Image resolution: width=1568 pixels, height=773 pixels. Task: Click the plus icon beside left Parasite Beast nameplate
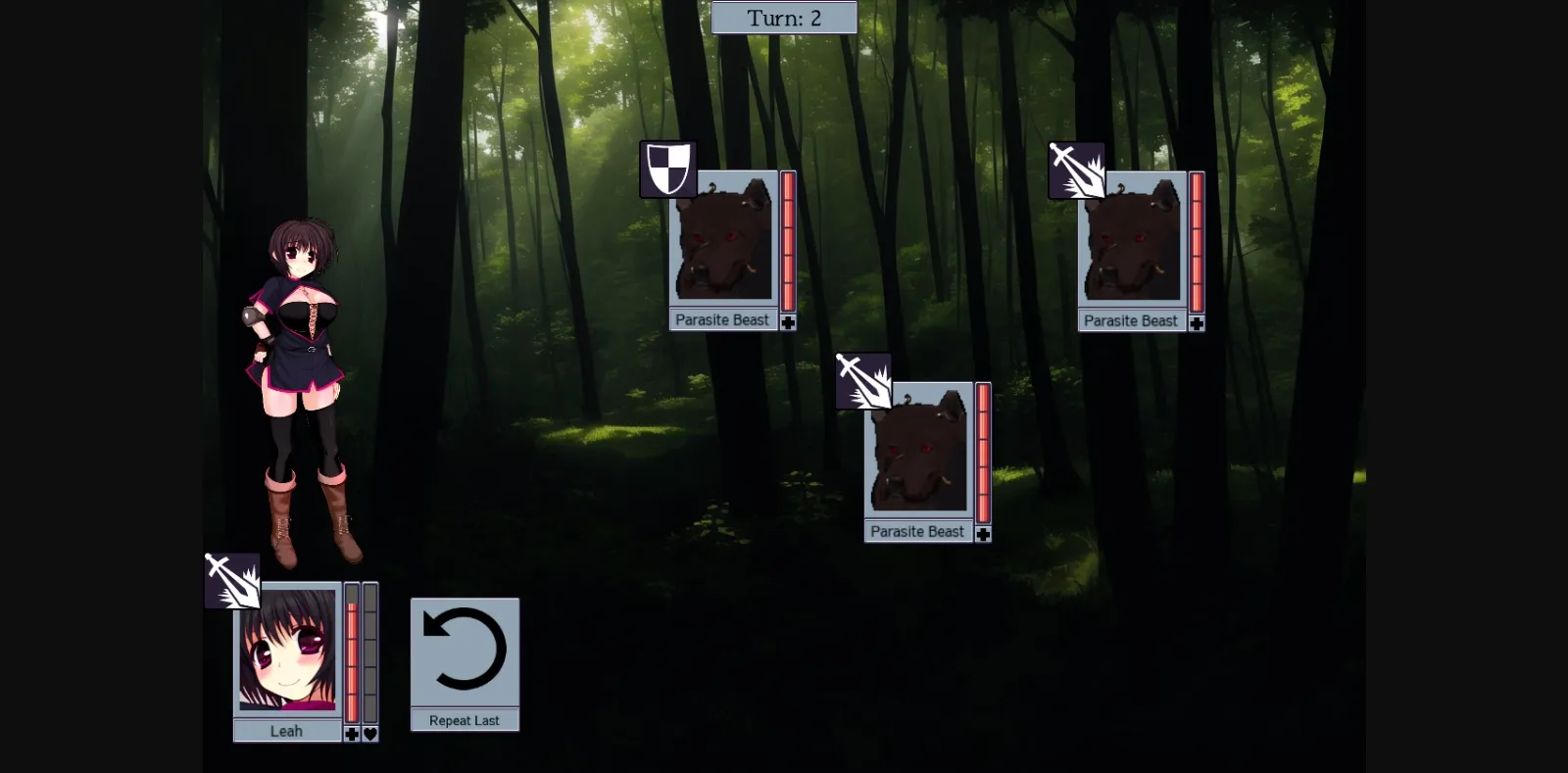(790, 320)
